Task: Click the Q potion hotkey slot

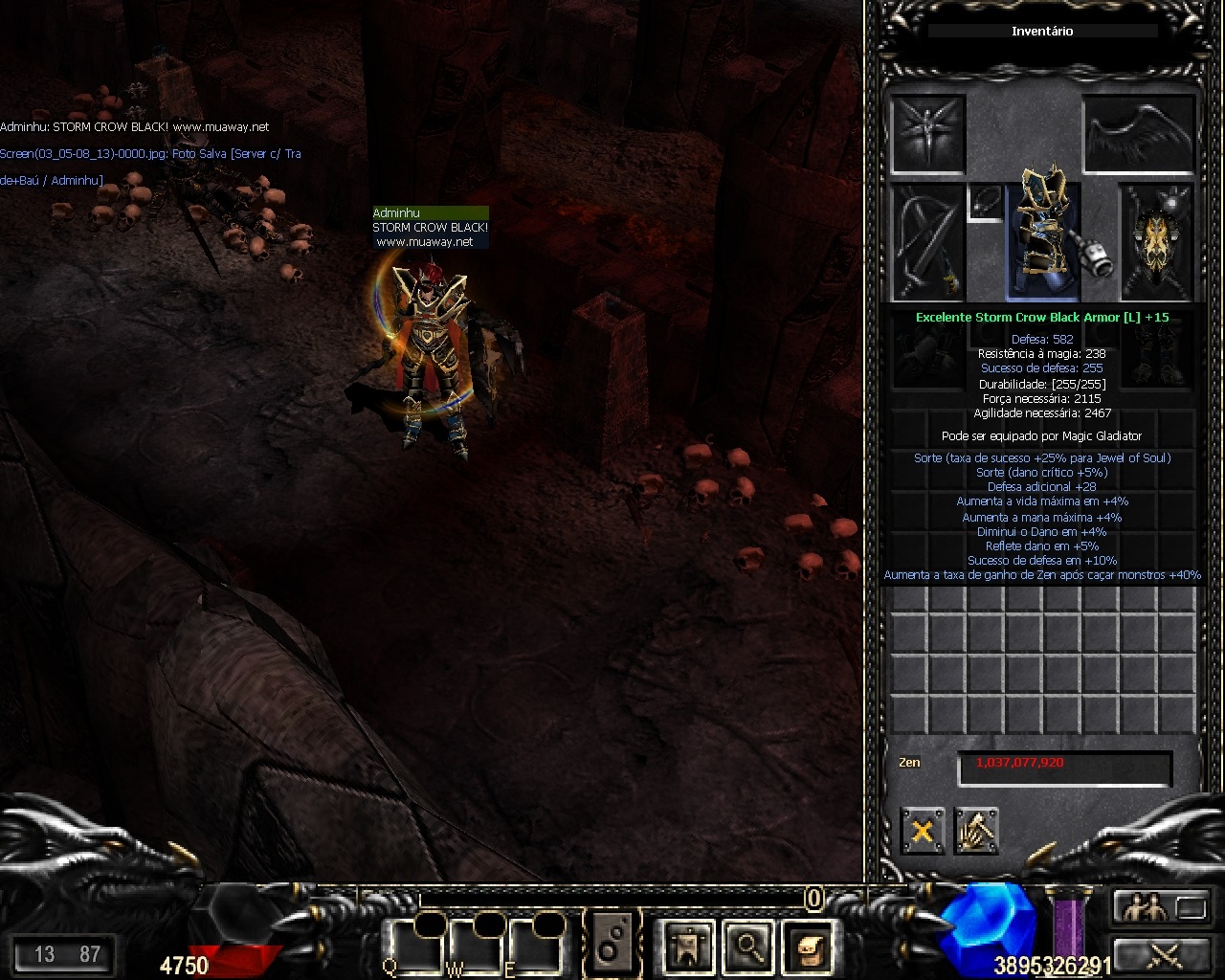Action: pos(416,947)
